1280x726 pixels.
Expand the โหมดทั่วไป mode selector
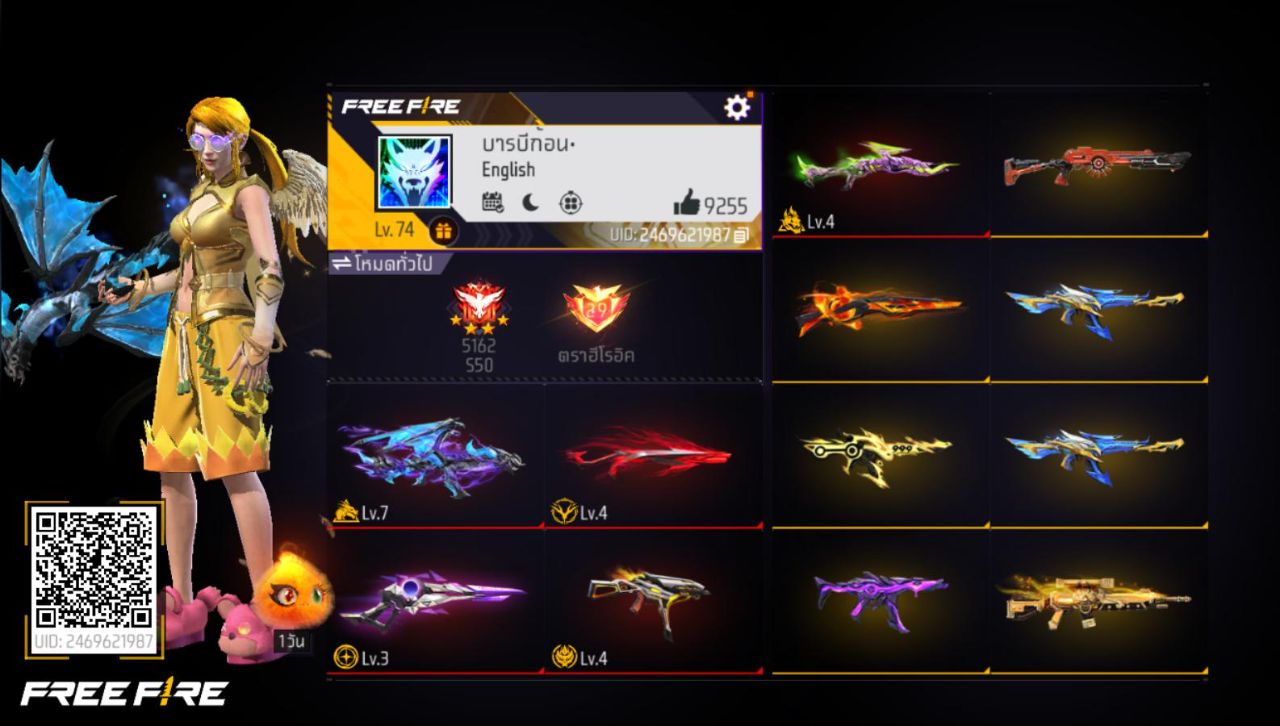point(392,261)
